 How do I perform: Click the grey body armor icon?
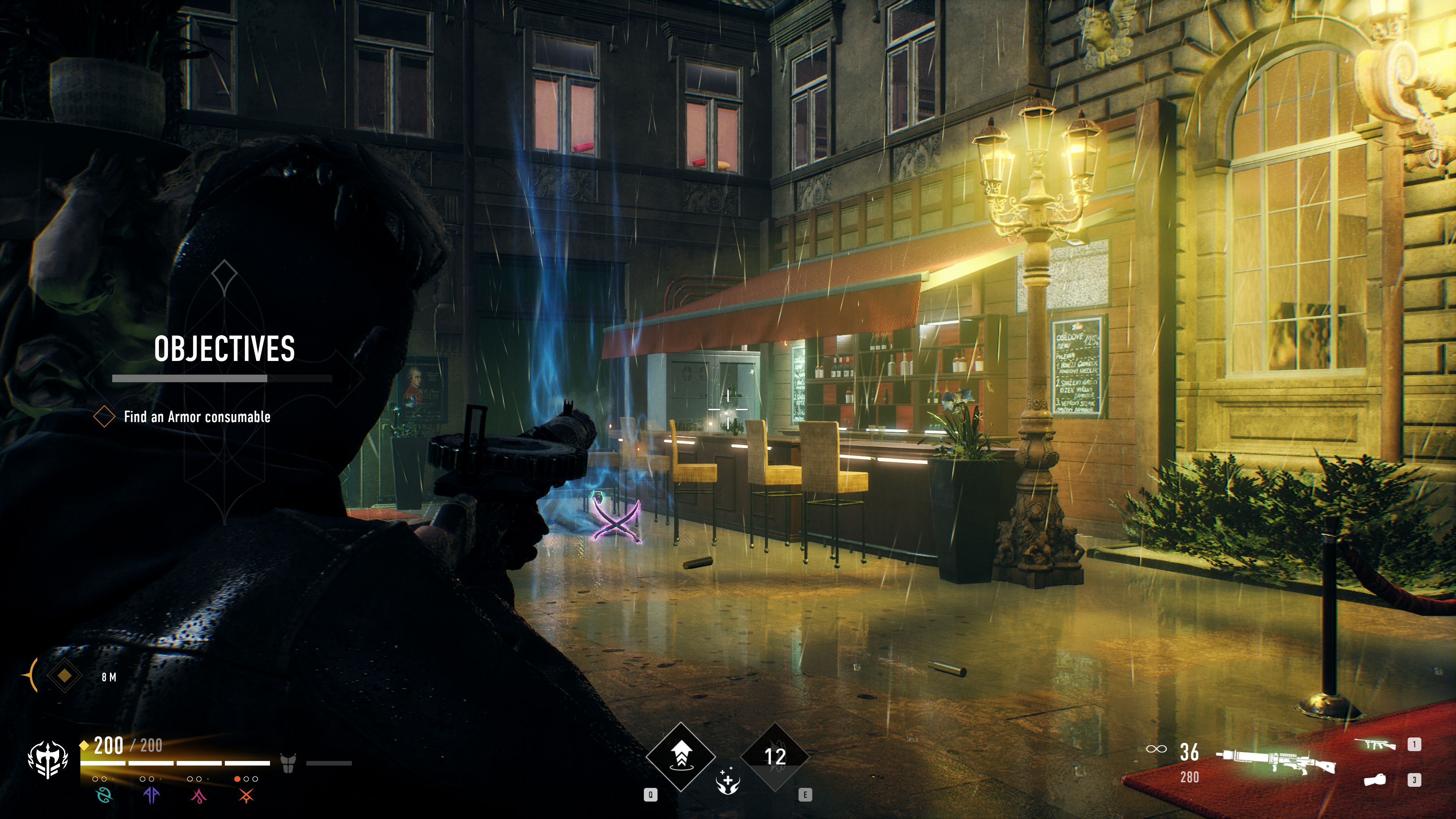[x=288, y=763]
